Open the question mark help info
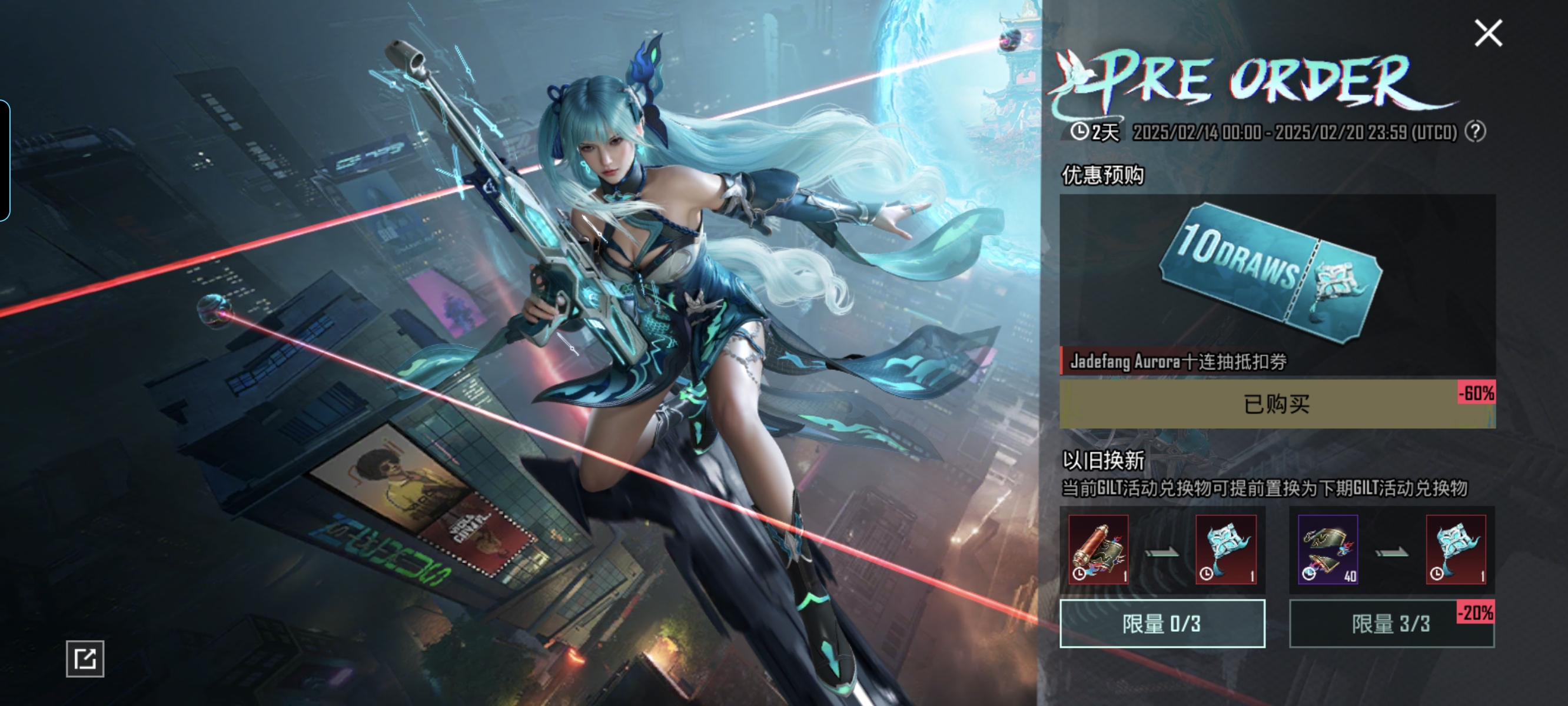 point(1476,131)
